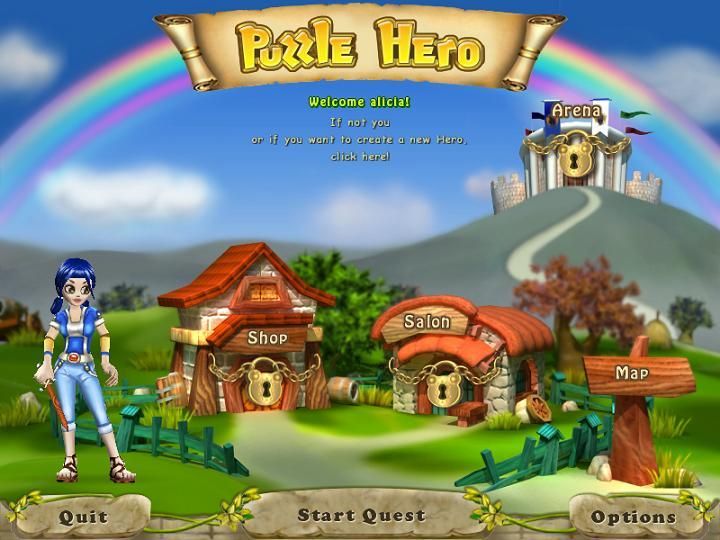Start Quest from the bottom banner

(x=361, y=516)
